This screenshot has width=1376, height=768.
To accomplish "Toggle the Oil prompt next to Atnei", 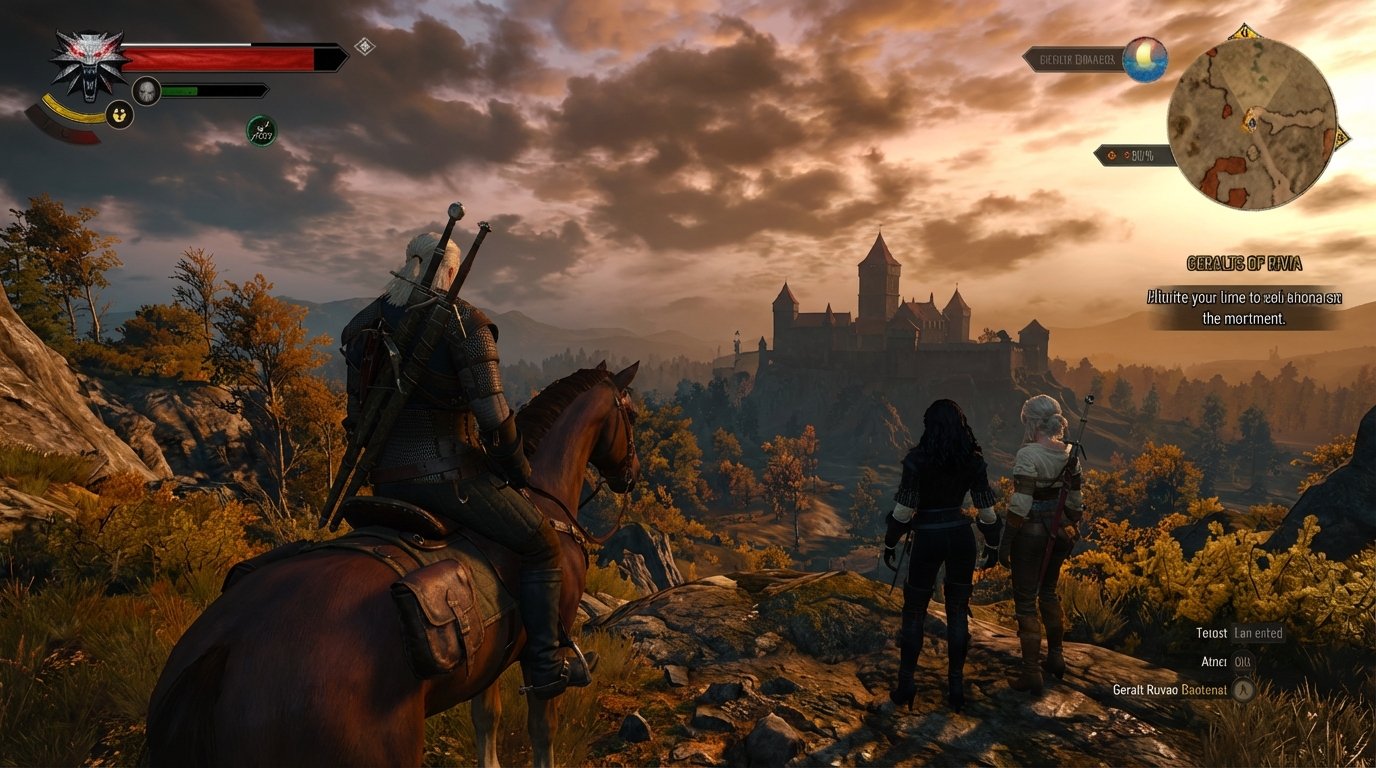I will tap(1242, 661).
